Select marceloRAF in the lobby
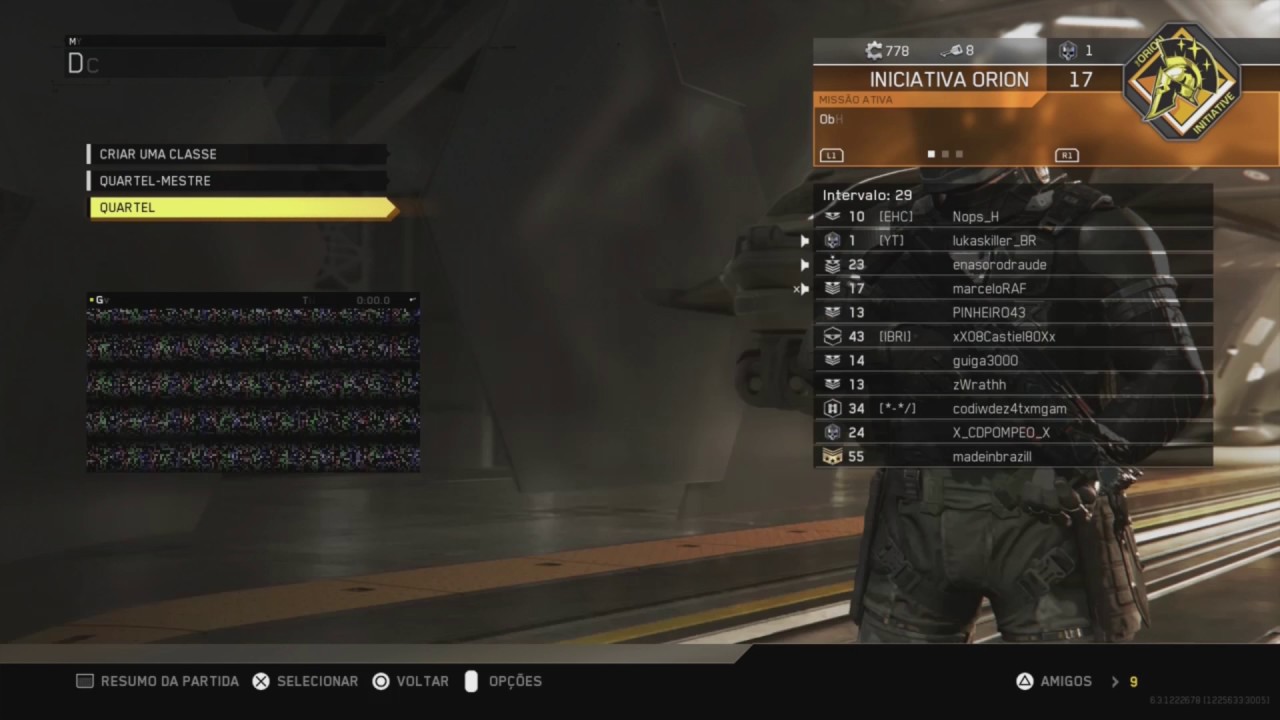Viewport: 1280px width, 720px height. point(1012,289)
